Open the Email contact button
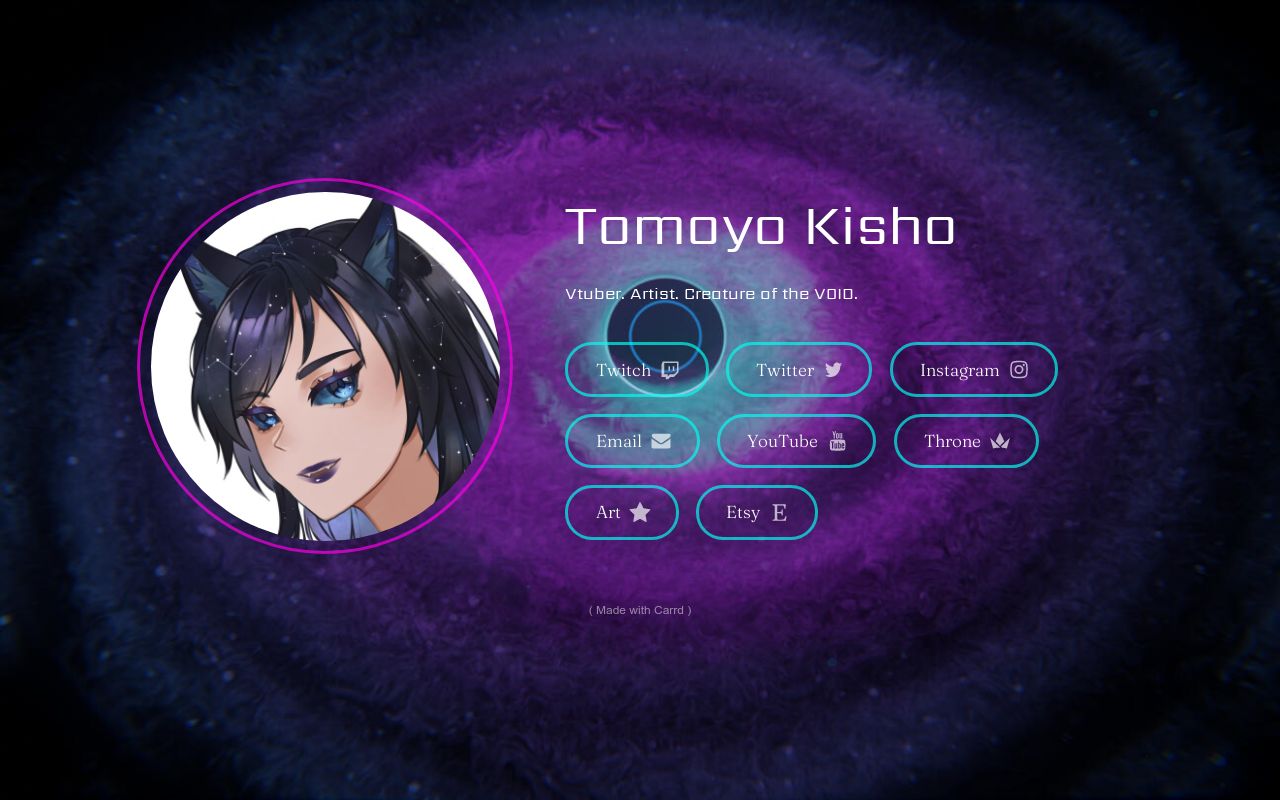 [x=632, y=441]
